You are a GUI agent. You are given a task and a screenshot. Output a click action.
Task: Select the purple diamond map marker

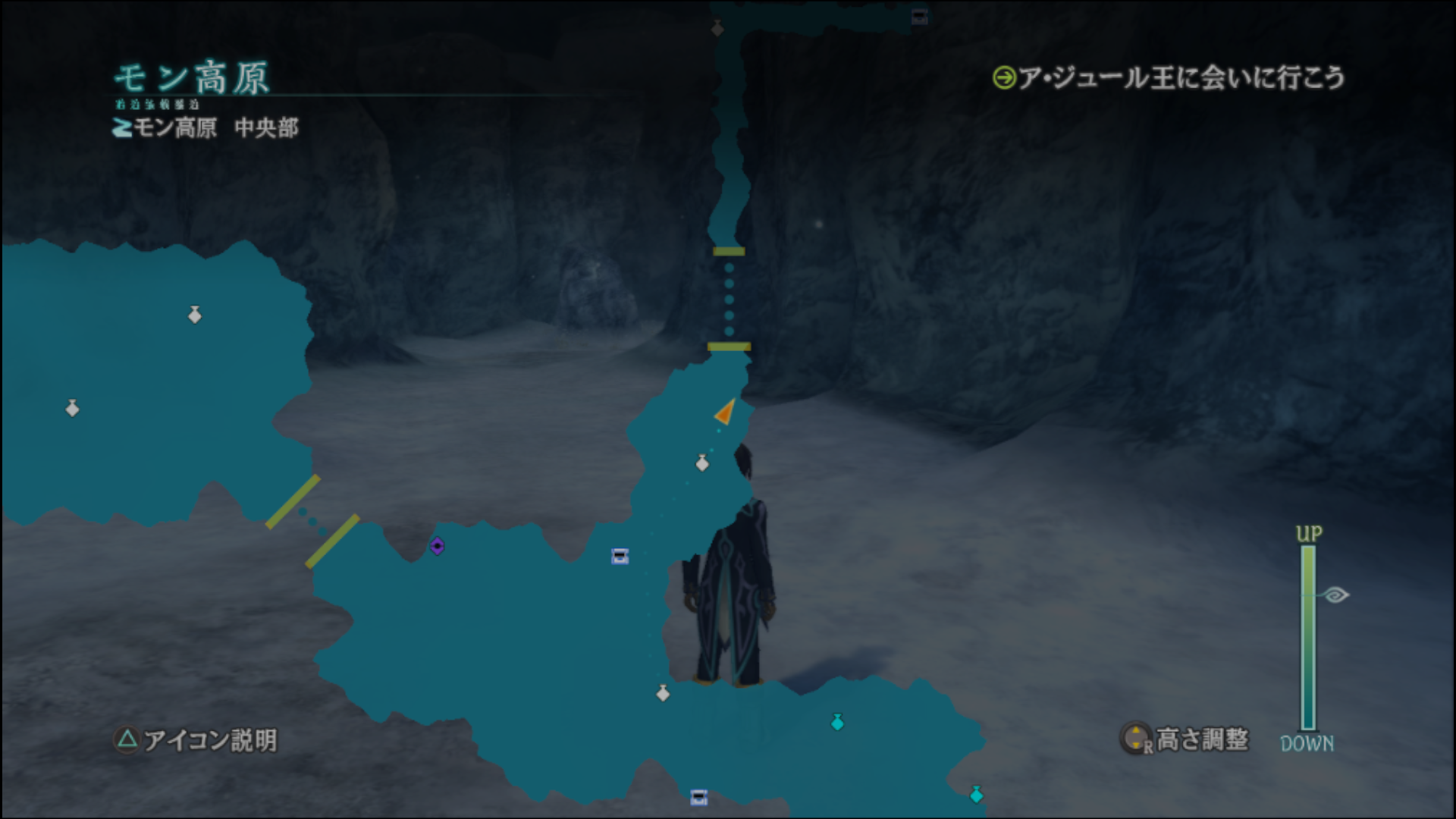click(437, 546)
